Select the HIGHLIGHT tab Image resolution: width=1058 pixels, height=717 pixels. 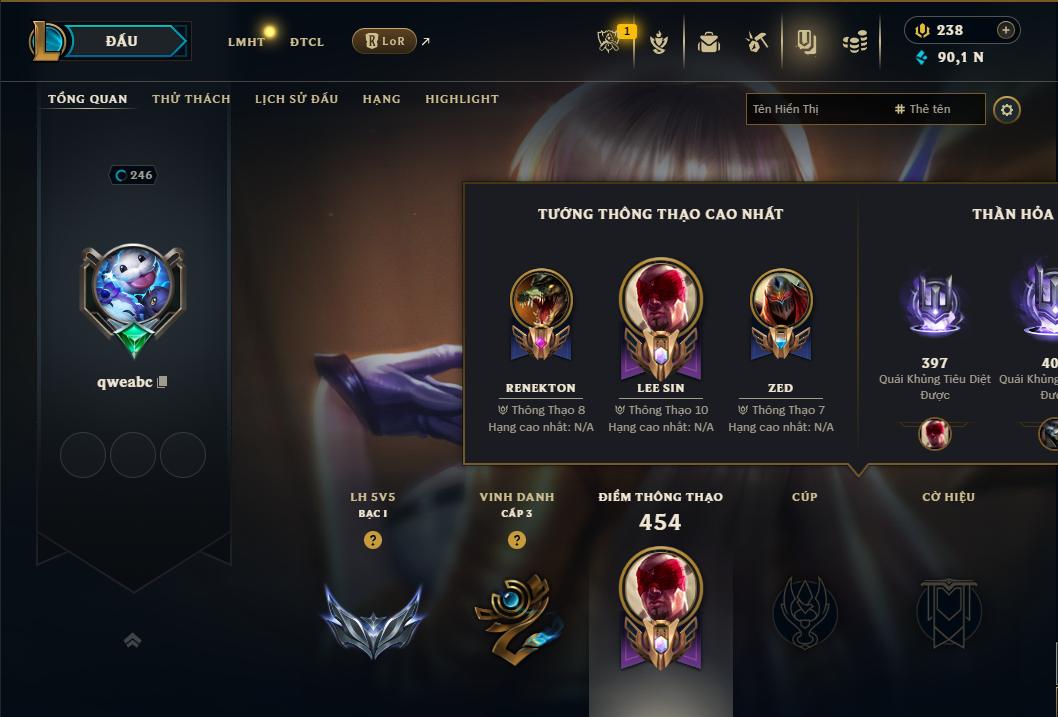click(x=461, y=99)
